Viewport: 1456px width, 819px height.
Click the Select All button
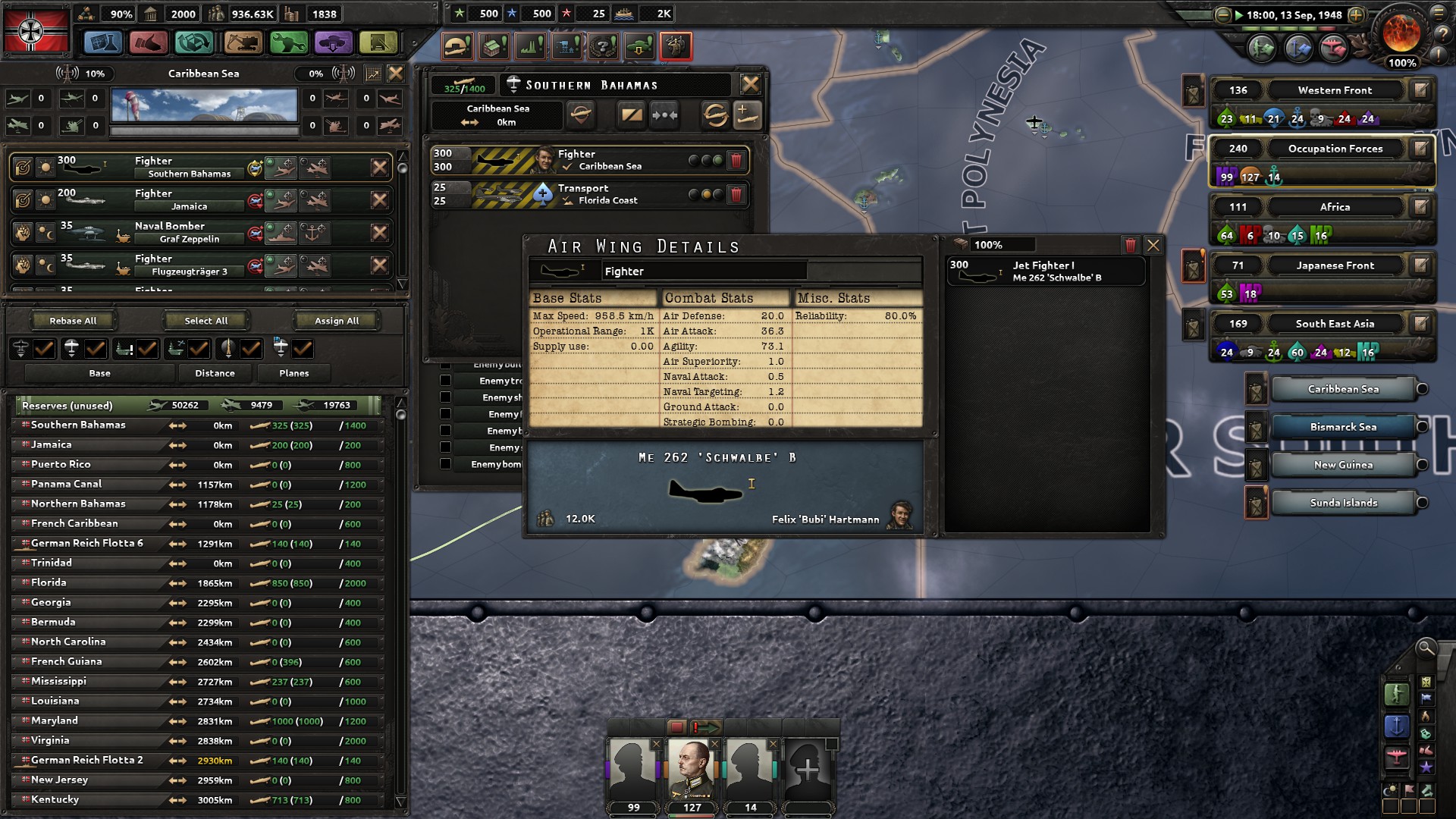pos(206,320)
